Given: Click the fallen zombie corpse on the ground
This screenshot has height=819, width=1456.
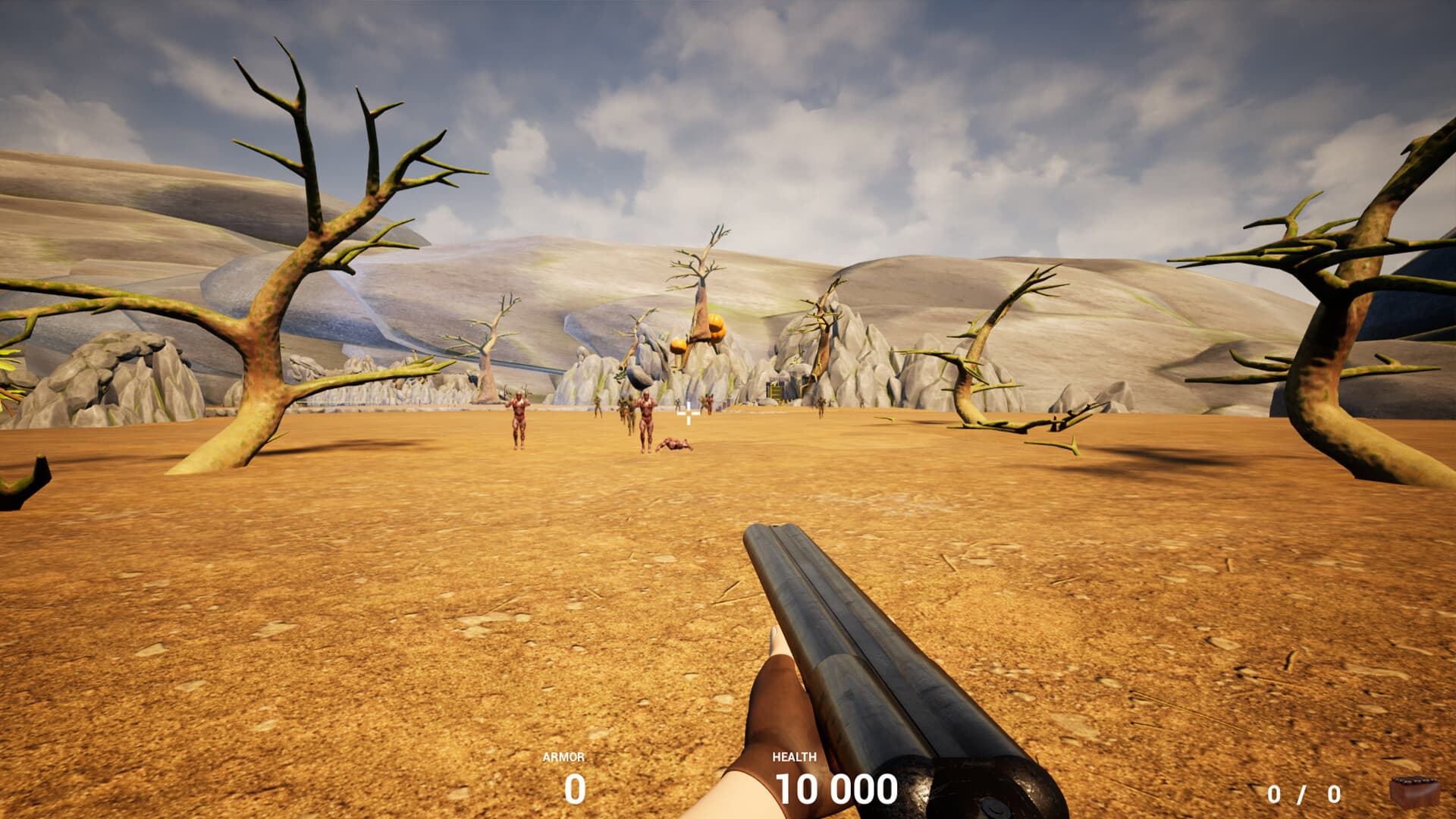Looking at the screenshot, I should pos(674,444).
